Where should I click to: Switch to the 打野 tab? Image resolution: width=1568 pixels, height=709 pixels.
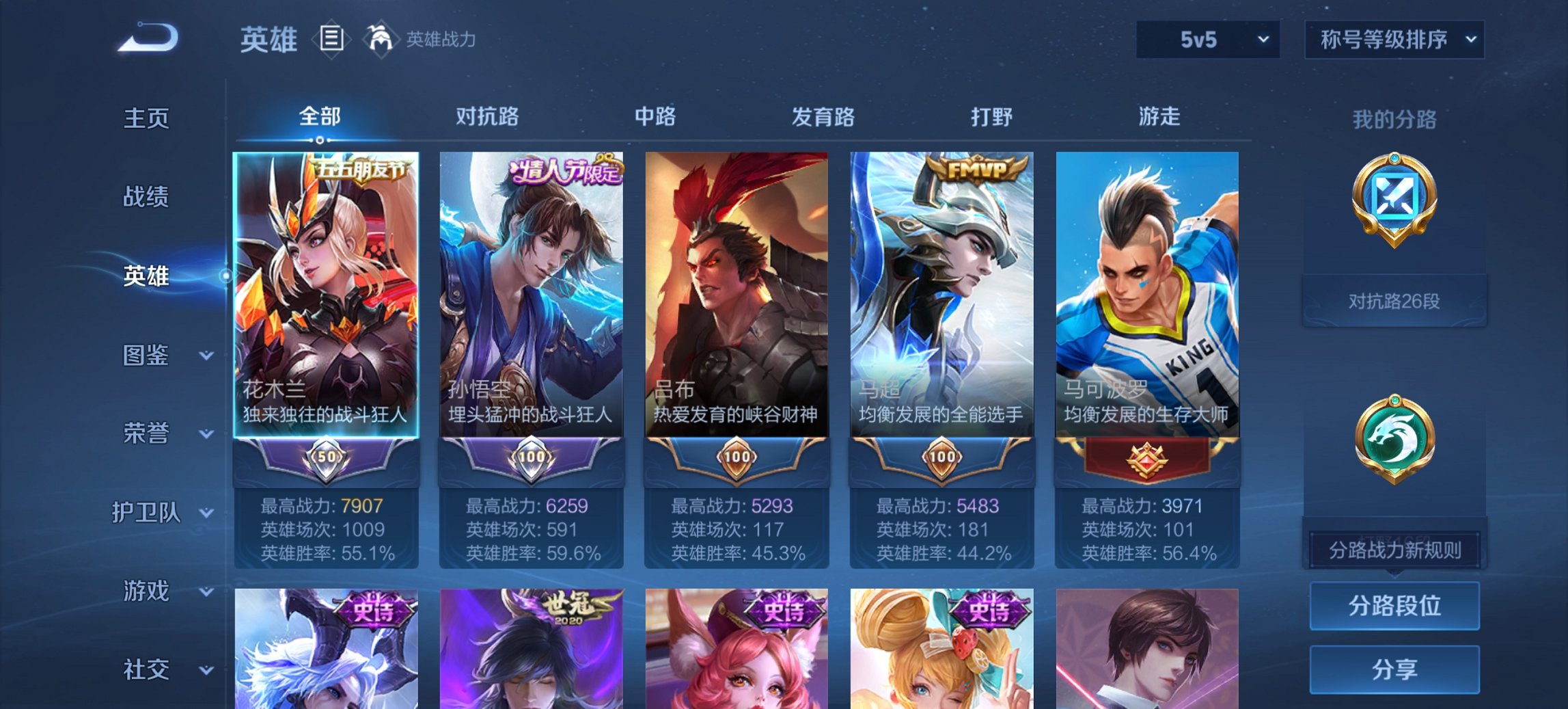point(987,118)
